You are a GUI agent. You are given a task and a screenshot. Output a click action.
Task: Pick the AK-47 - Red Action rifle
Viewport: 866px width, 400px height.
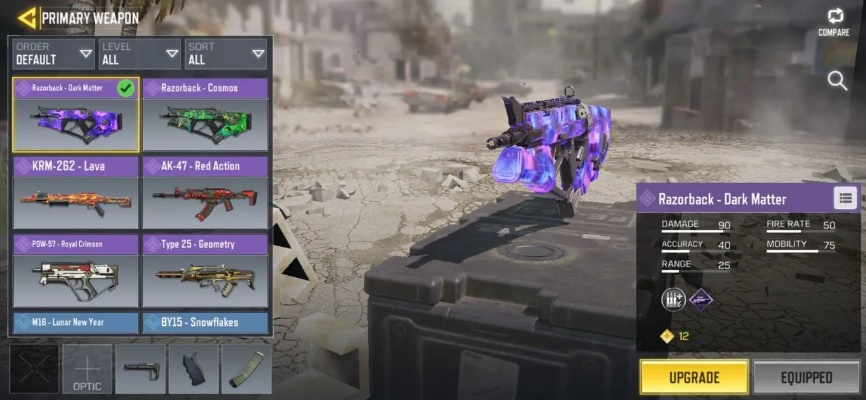coord(205,192)
